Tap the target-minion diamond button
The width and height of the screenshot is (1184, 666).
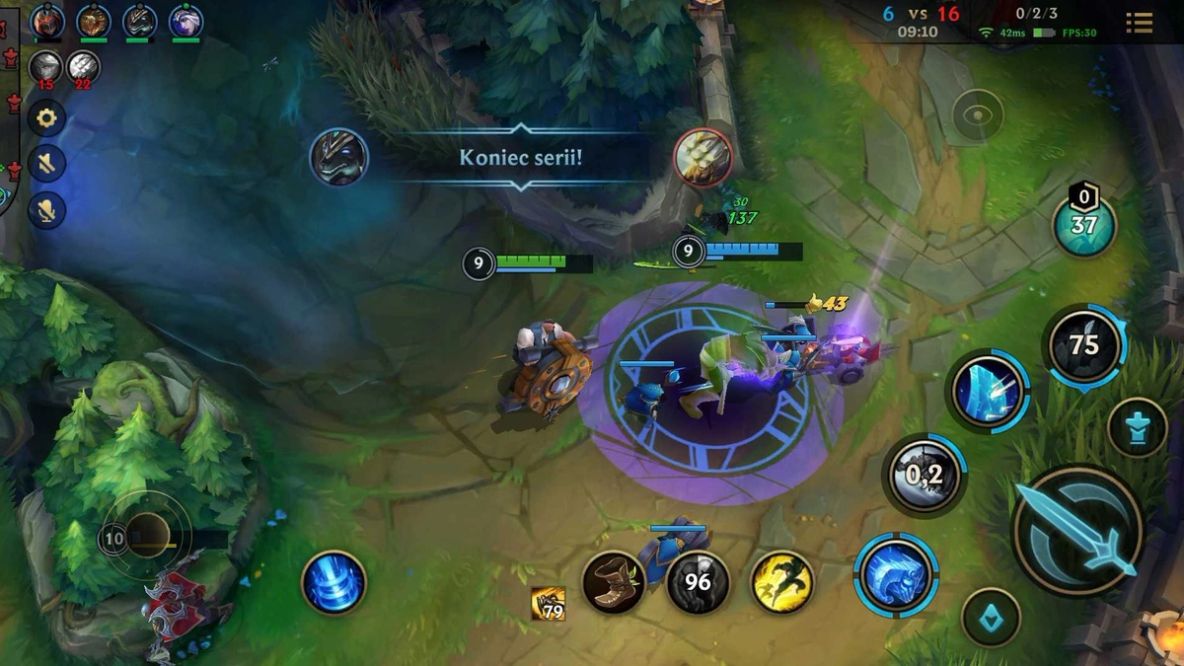point(990,617)
